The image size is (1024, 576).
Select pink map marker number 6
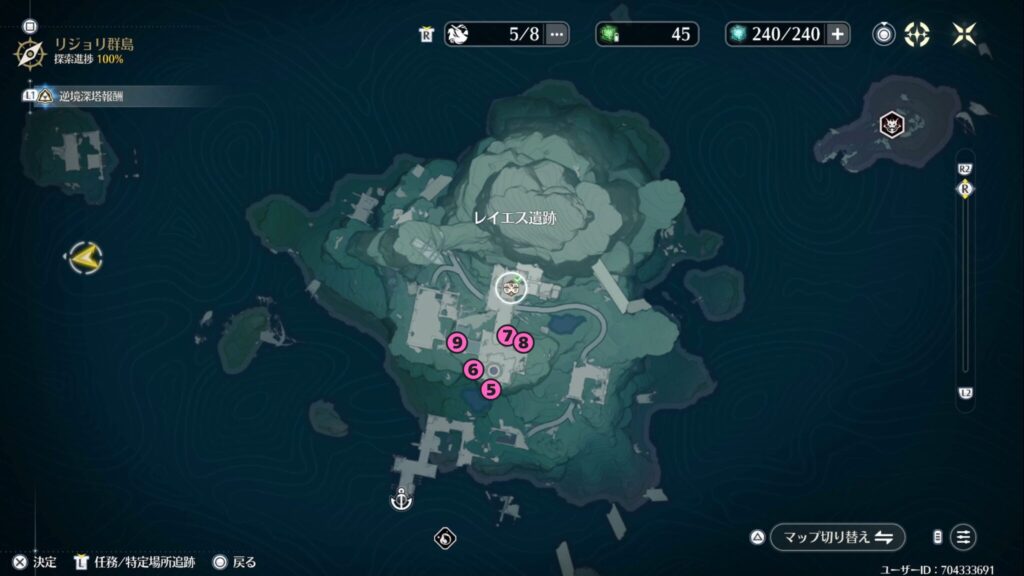tap(473, 369)
